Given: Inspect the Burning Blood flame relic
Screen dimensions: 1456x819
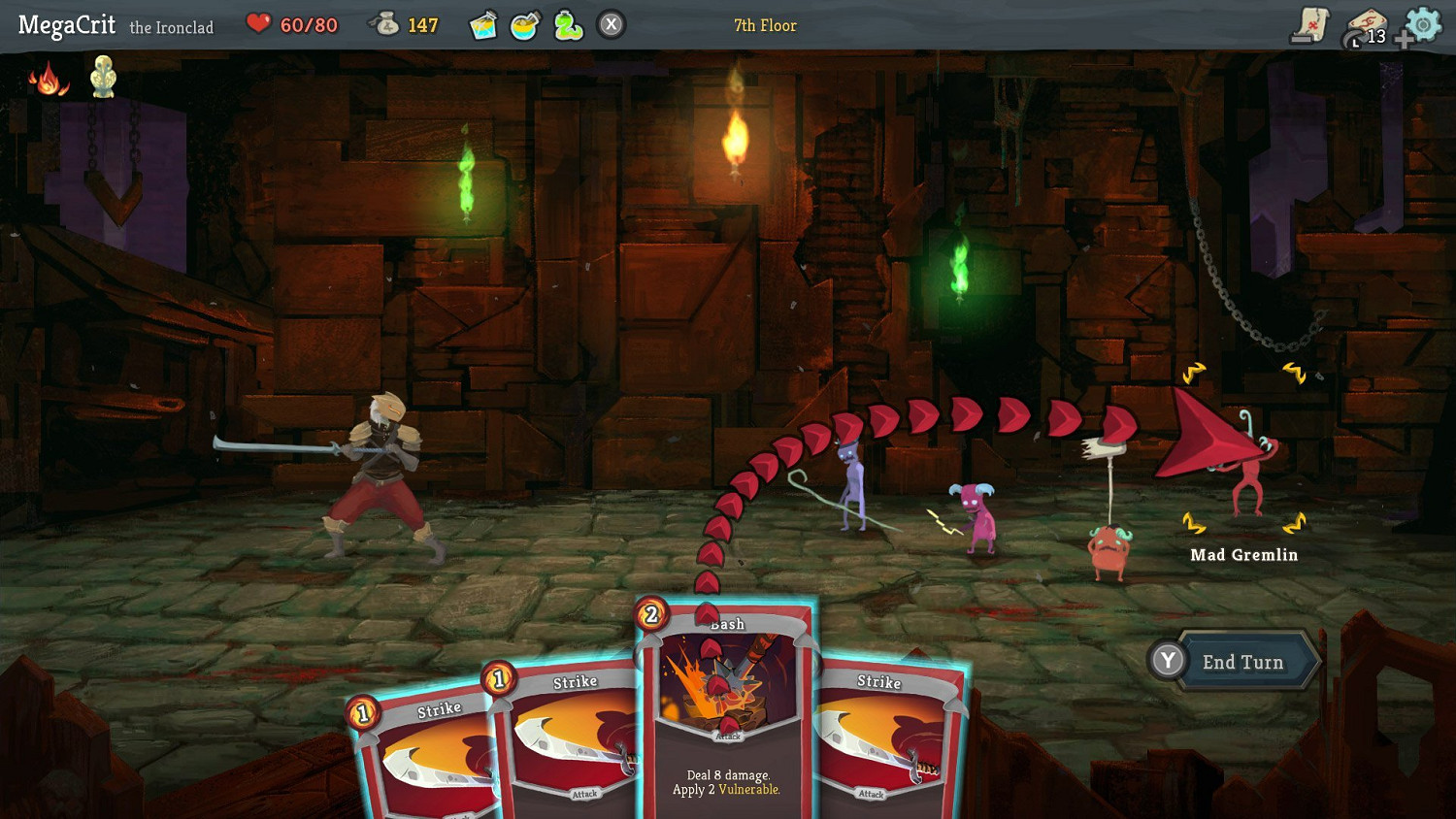Looking at the screenshot, I should 48,78.
